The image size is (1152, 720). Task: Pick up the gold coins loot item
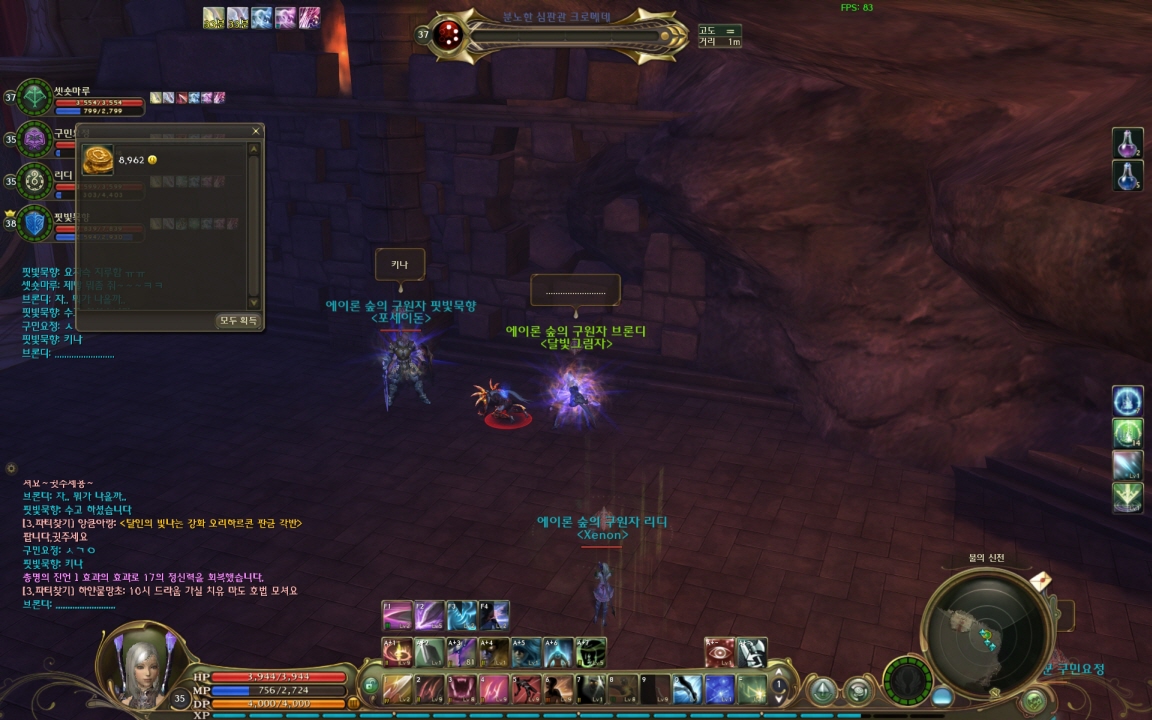click(x=99, y=161)
